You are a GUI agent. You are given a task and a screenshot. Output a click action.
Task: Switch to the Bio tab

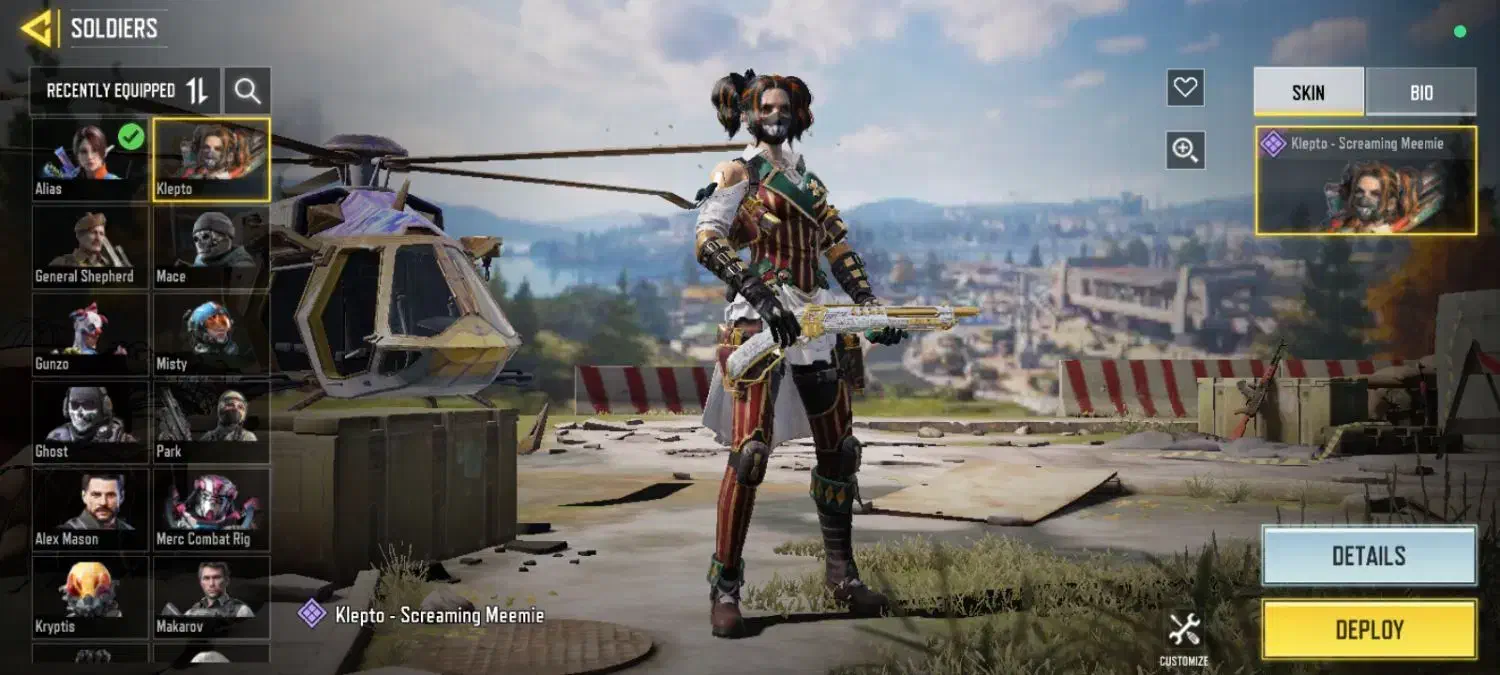1421,92
